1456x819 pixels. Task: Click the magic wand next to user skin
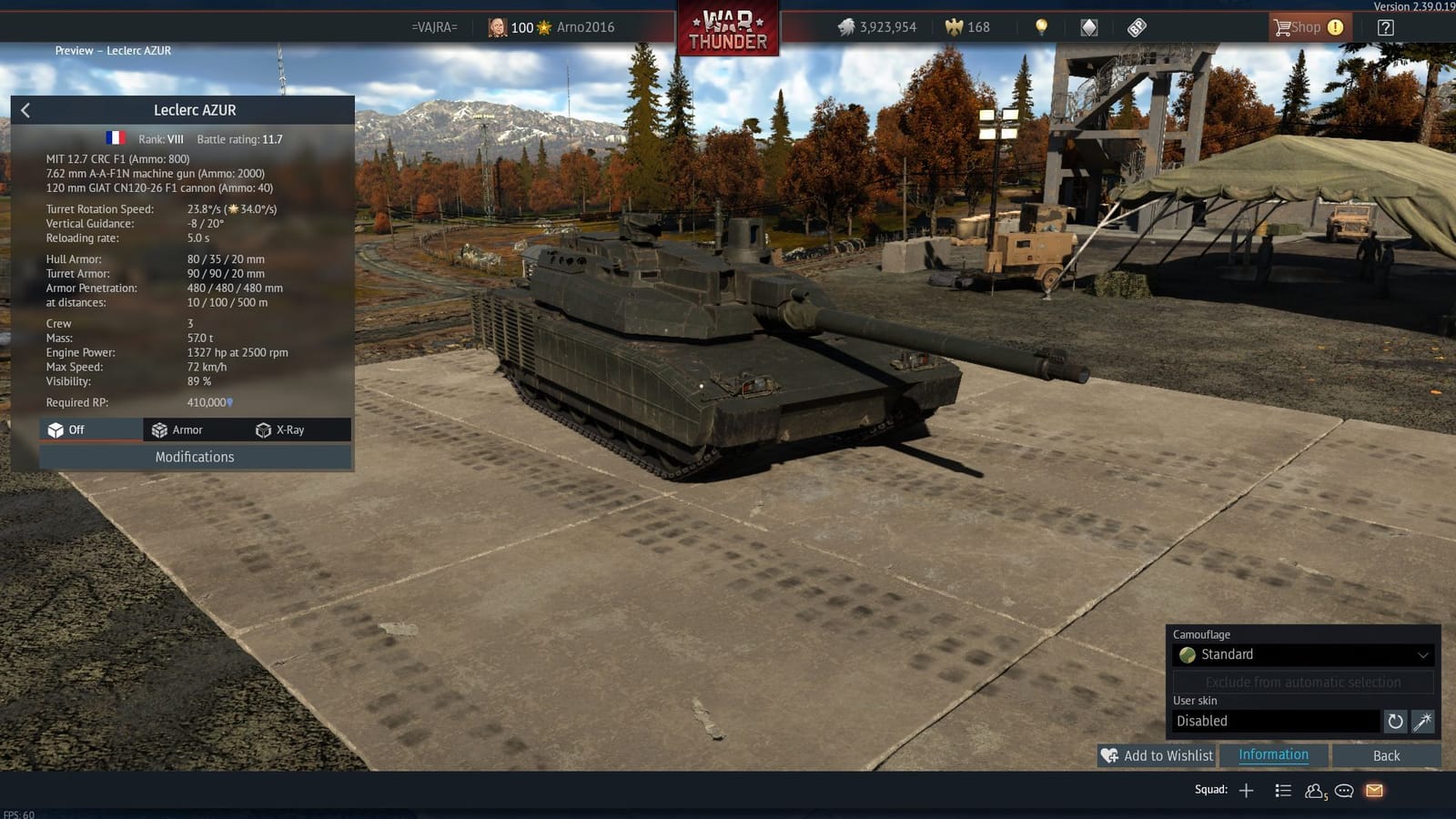1421,721
